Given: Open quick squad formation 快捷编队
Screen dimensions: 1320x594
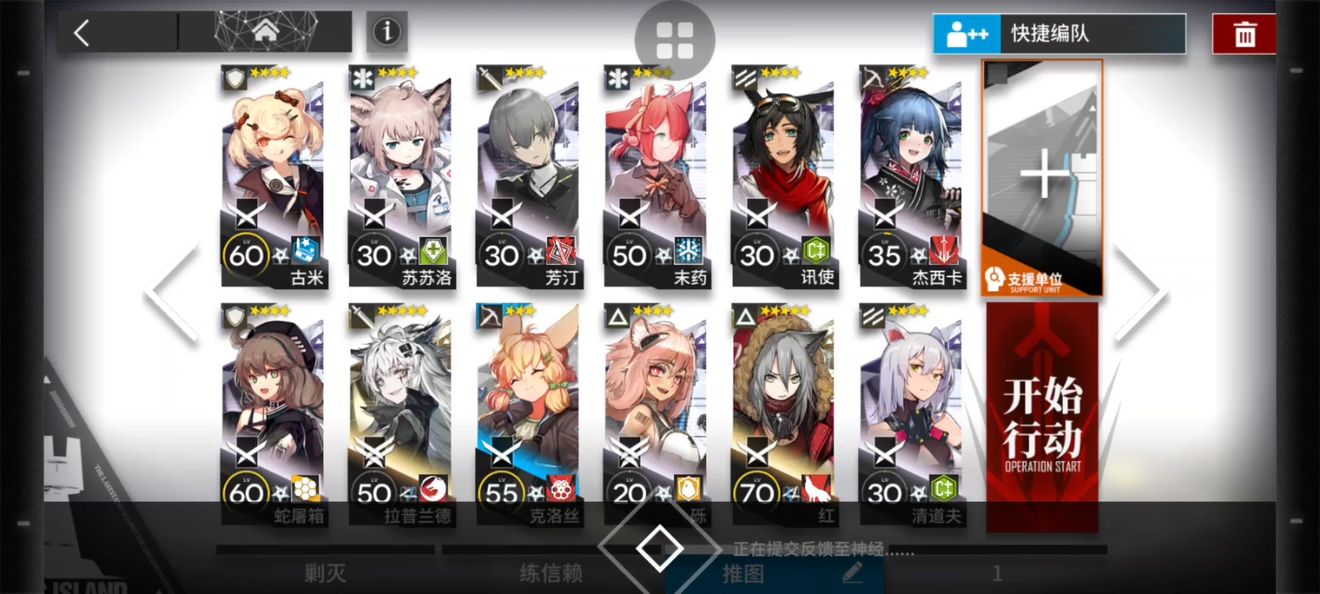Looking at the screenshot, I should pos(1059,34).
